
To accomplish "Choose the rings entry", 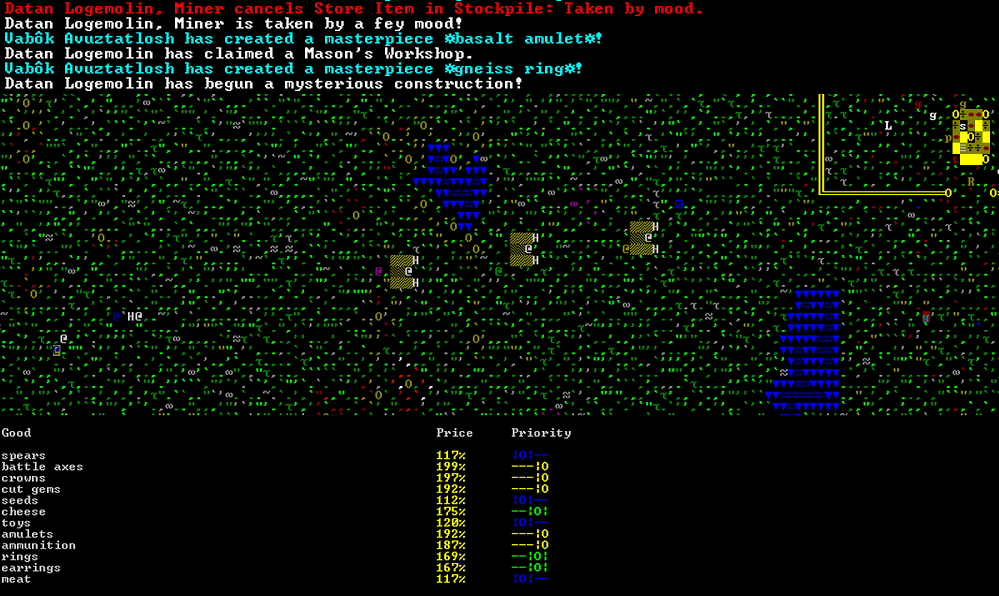I will [x=20, y=557].
